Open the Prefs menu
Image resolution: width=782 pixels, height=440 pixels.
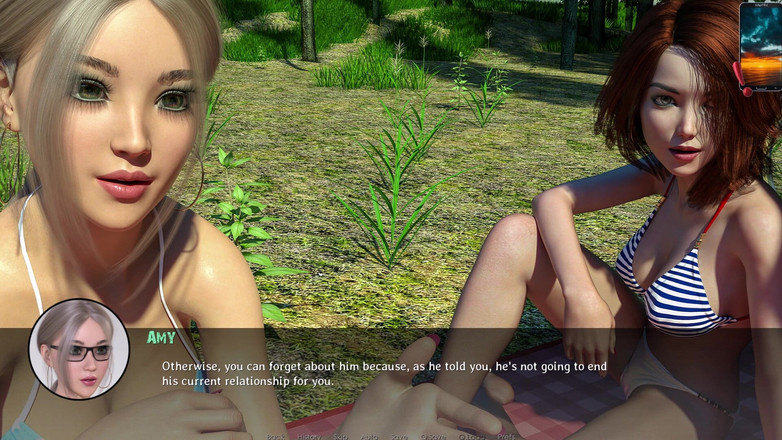point(507,436)
